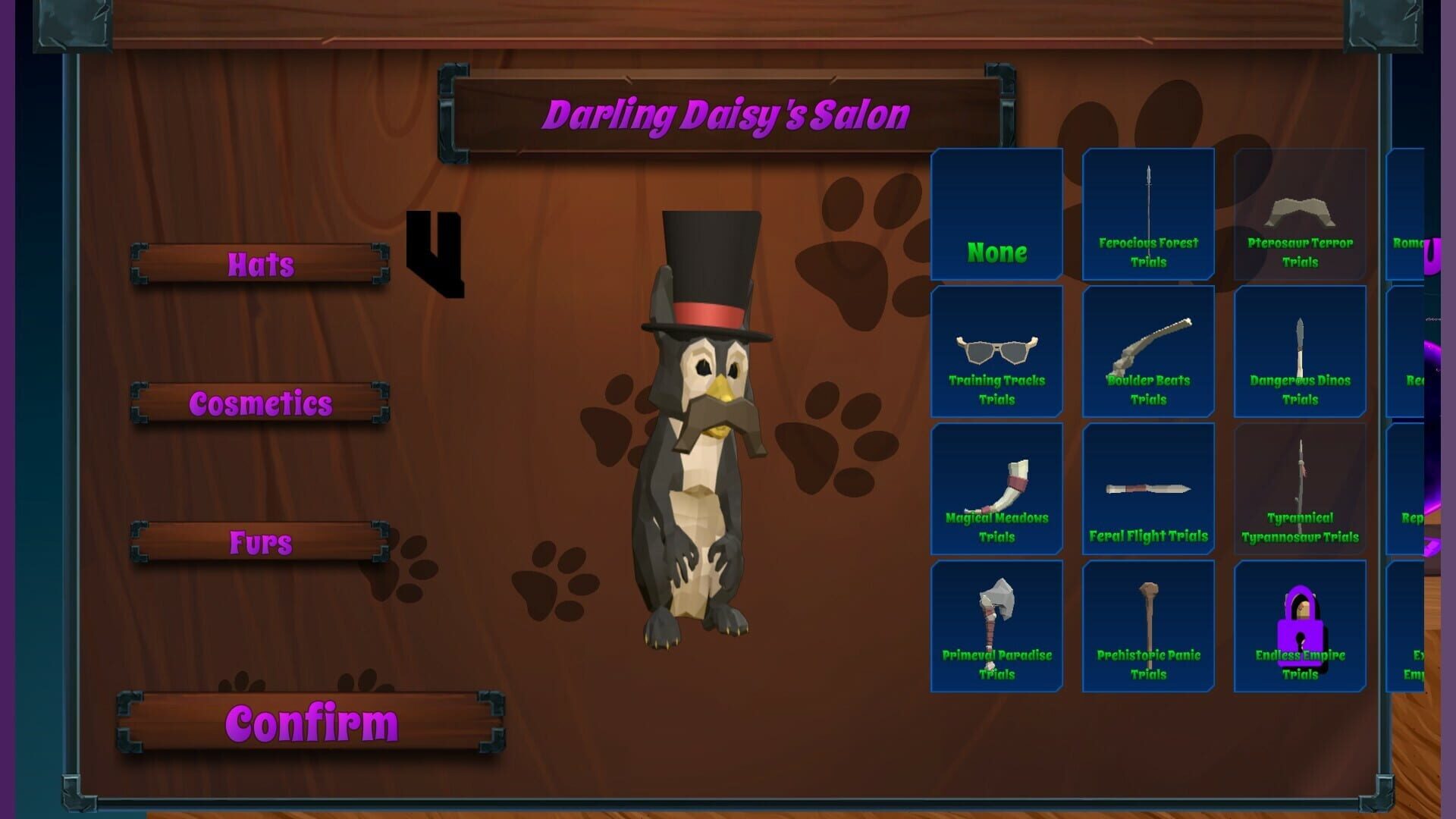Select the Ferocious Forest Trials spear hat
The image size is (1456, 819).
[x=1147, y=216]
